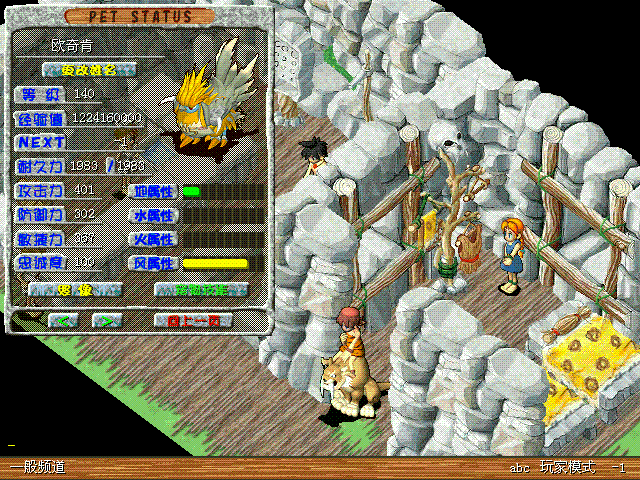Go to previous pet with left arrow
The height and width of the screenshot is (480, 640).
point(63,320)
